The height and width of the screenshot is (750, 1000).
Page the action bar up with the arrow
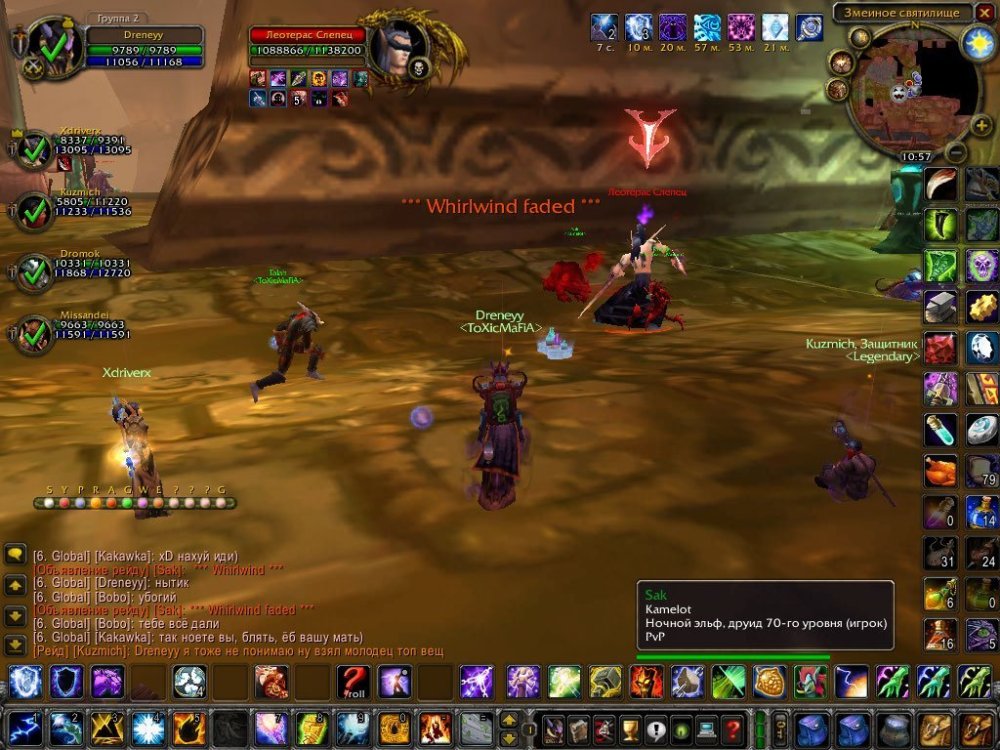coord(509,719)
